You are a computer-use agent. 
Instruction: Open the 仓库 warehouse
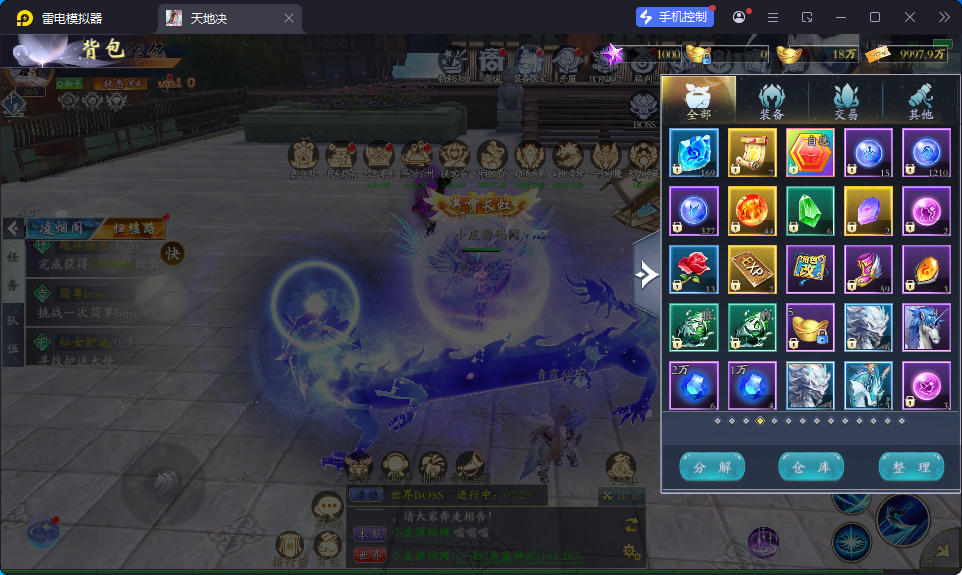coord(811,467)
